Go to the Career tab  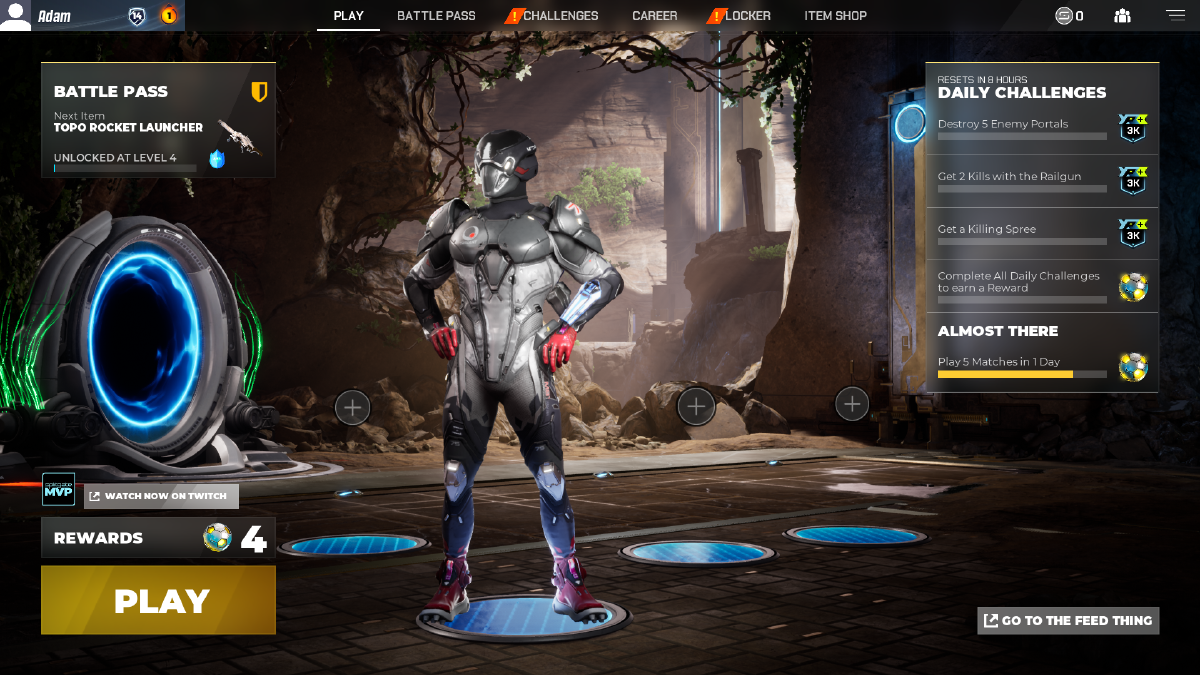coord(654,16)
